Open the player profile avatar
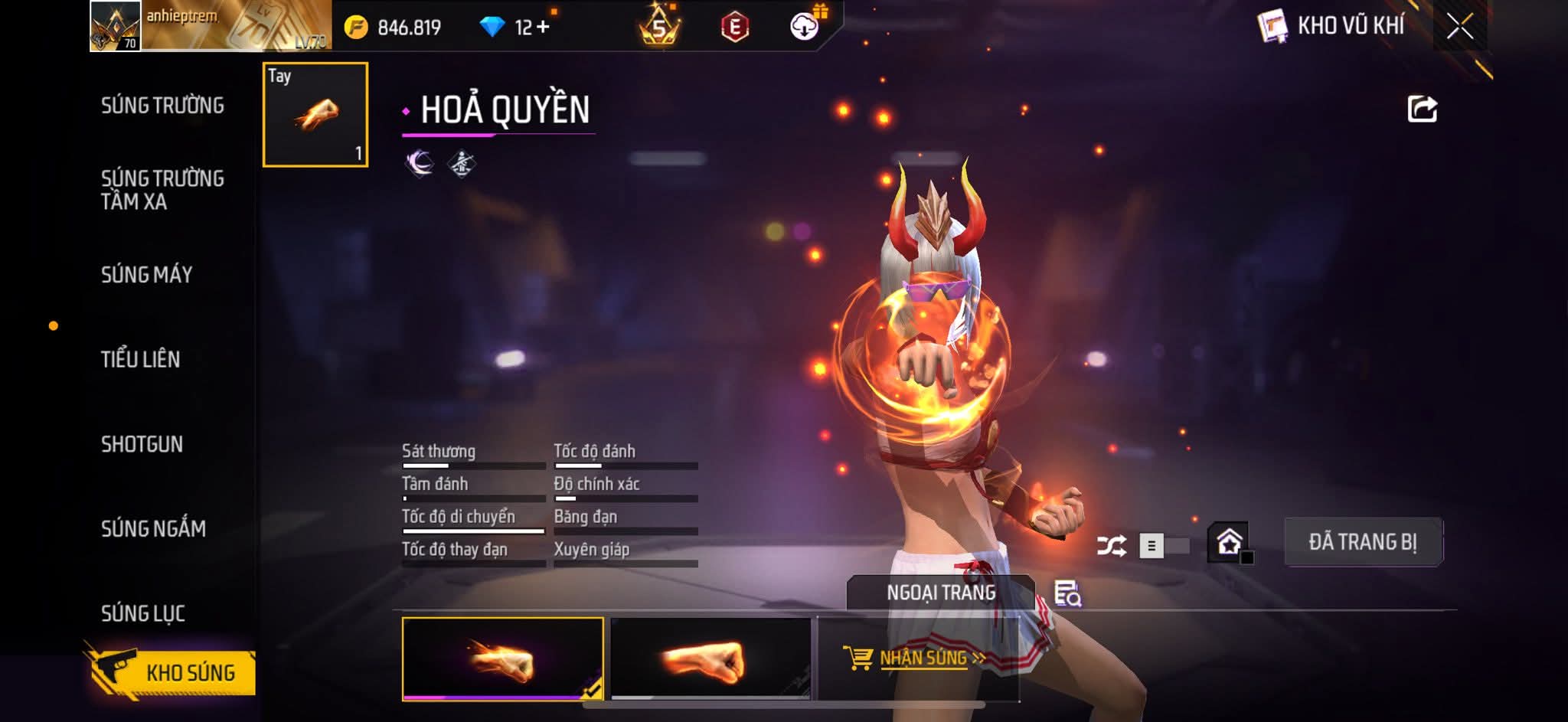Image resolution: width=1568 pixels, height=722 pixels. (x=115, y=26)
